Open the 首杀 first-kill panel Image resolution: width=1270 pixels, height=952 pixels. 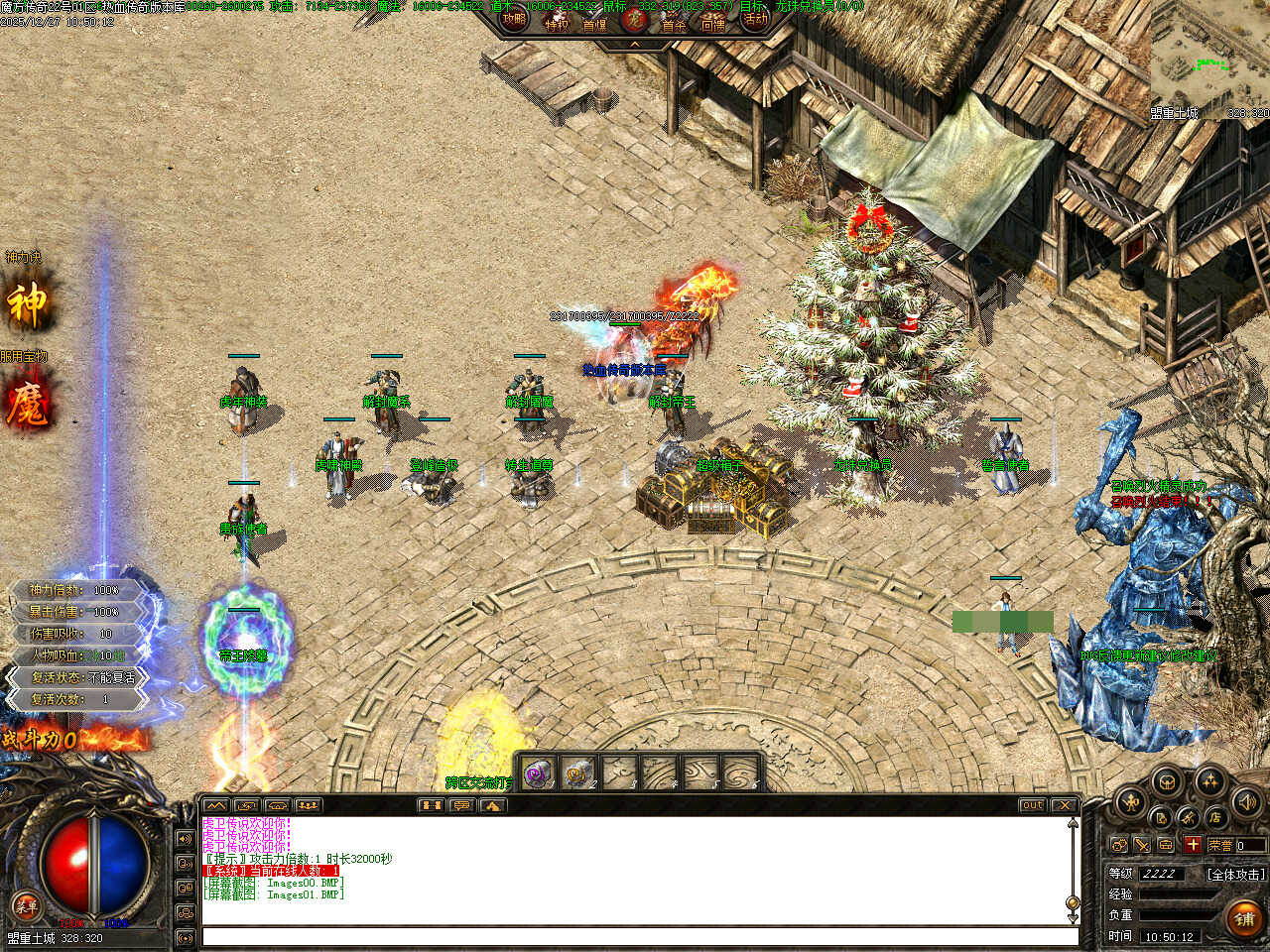pos(674,22)
